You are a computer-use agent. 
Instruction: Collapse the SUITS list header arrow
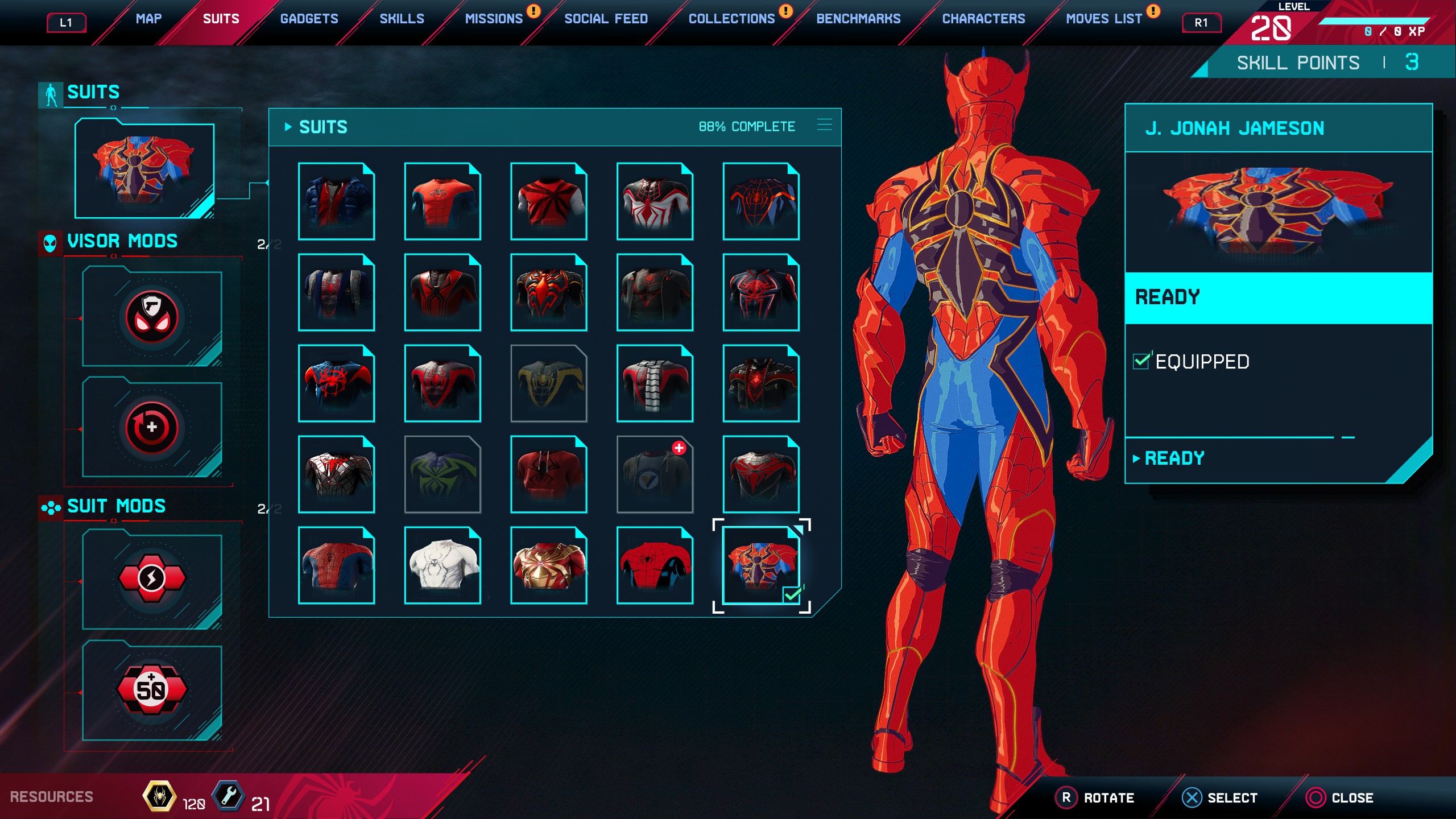(x=289, y=126)
